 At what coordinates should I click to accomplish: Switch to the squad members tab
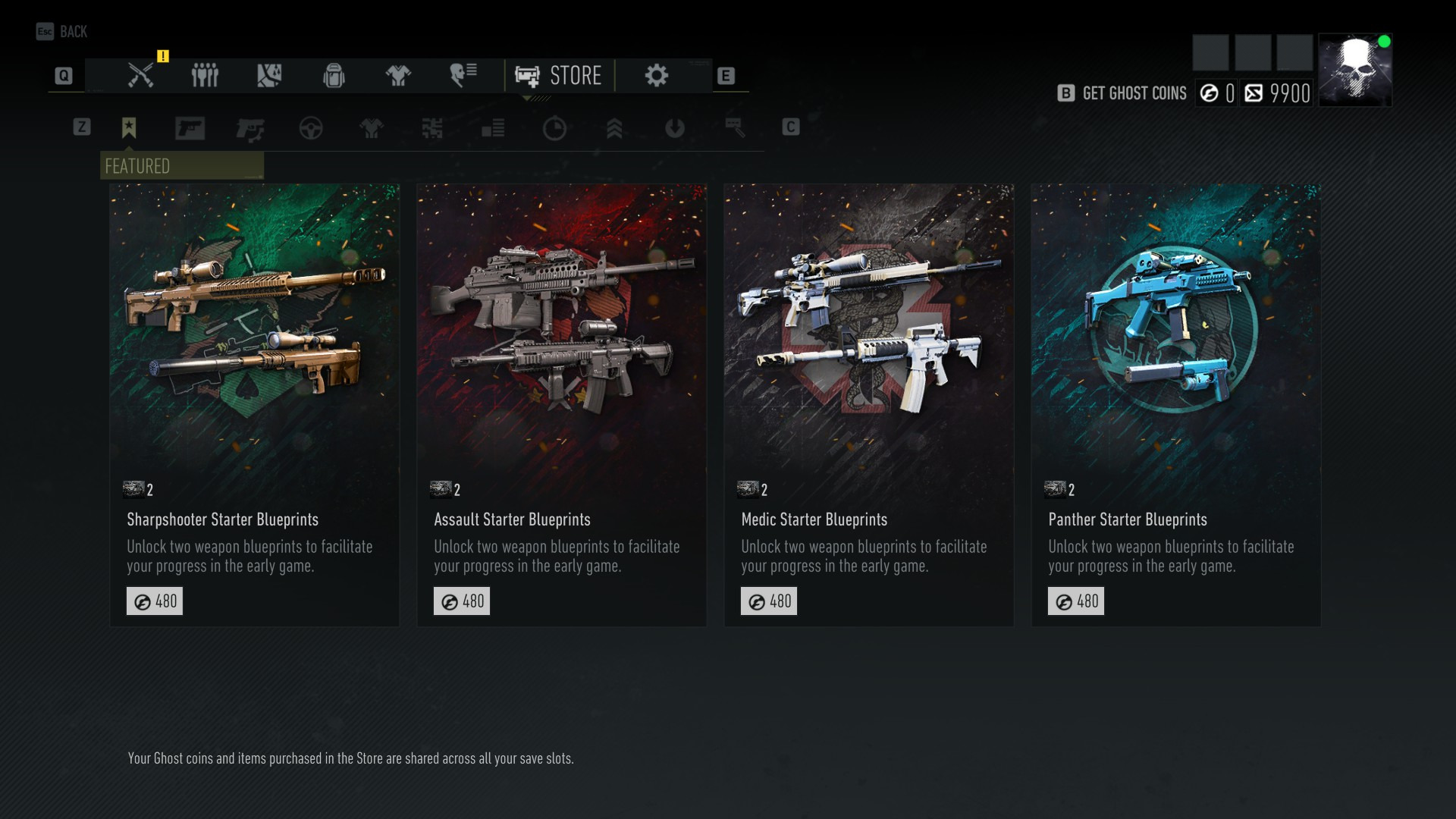[205, 76]
